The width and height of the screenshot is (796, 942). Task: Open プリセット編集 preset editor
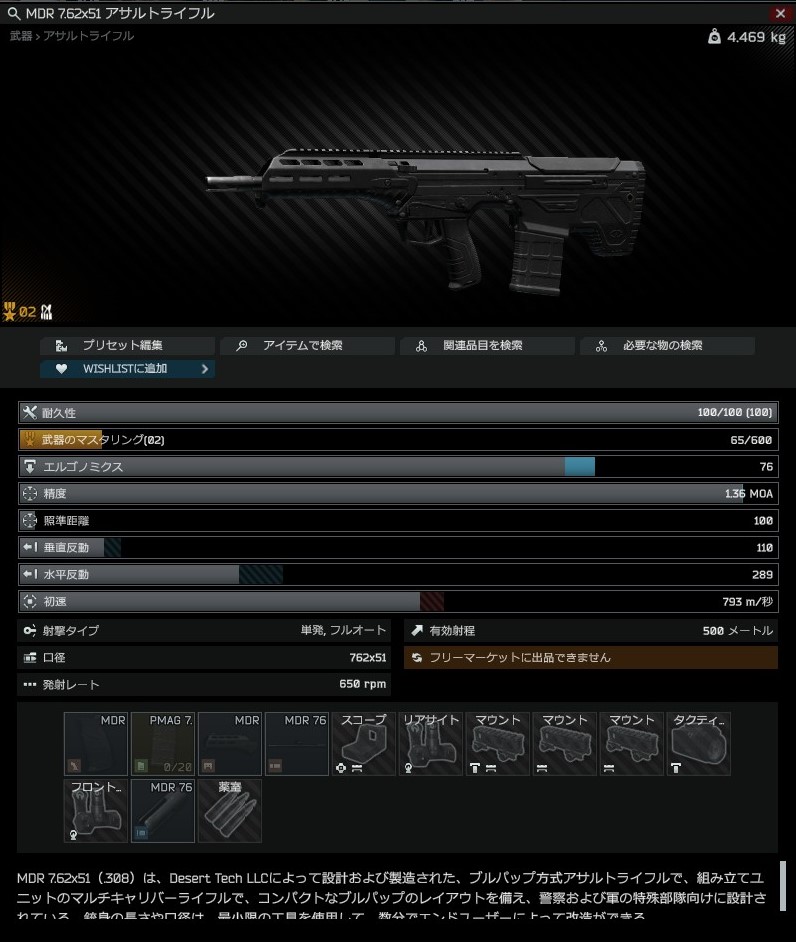tap(127, 346)
